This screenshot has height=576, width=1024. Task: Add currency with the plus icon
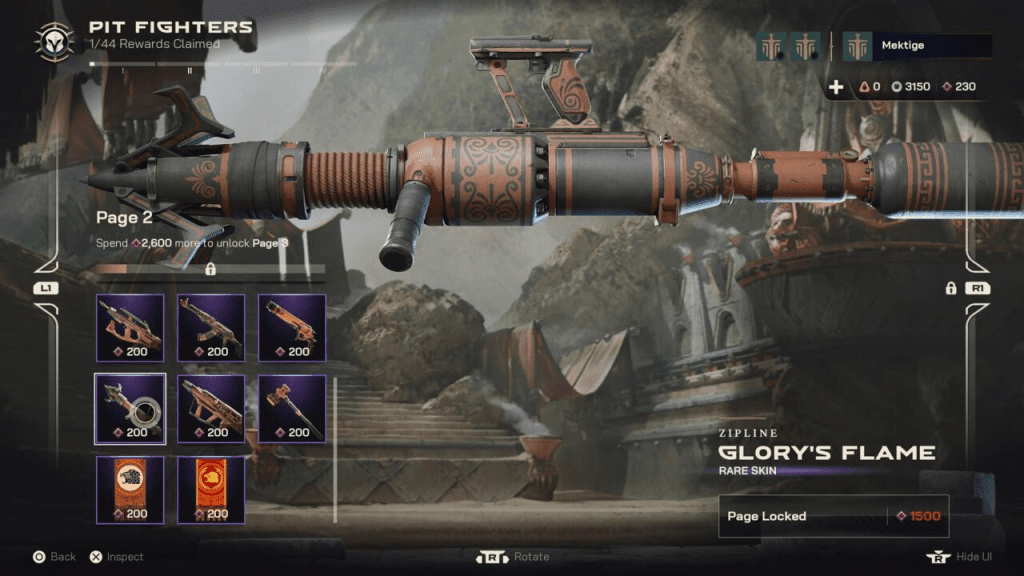[x=836, y=87]
